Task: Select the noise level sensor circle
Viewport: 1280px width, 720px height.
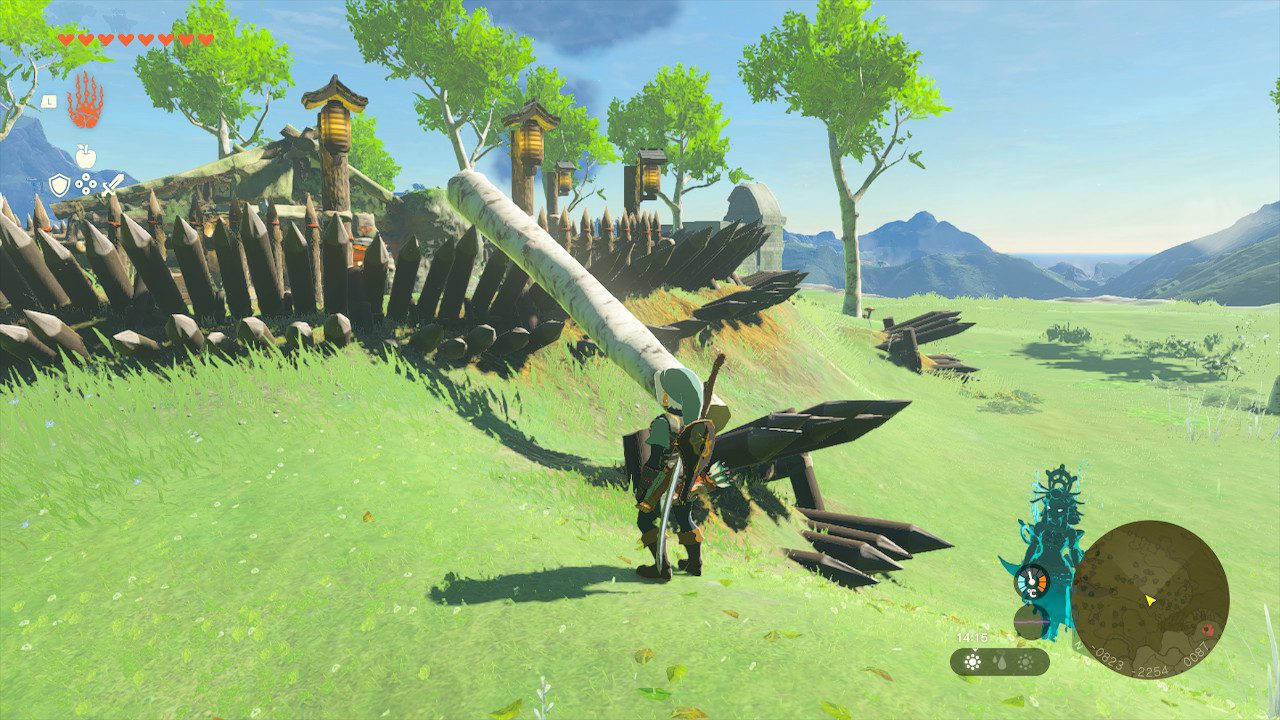Action: (1031, 622)
